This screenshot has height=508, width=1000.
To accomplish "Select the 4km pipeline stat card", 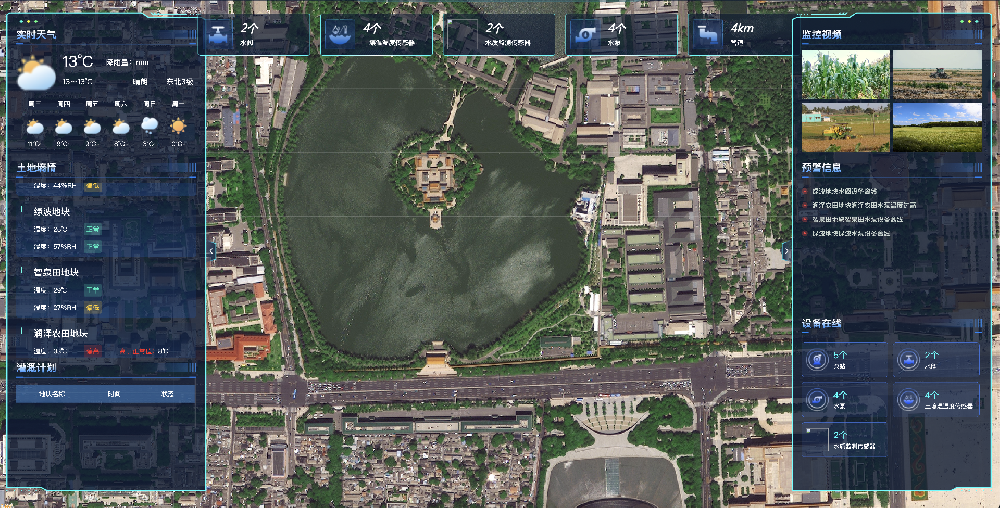I will point(742,34).
